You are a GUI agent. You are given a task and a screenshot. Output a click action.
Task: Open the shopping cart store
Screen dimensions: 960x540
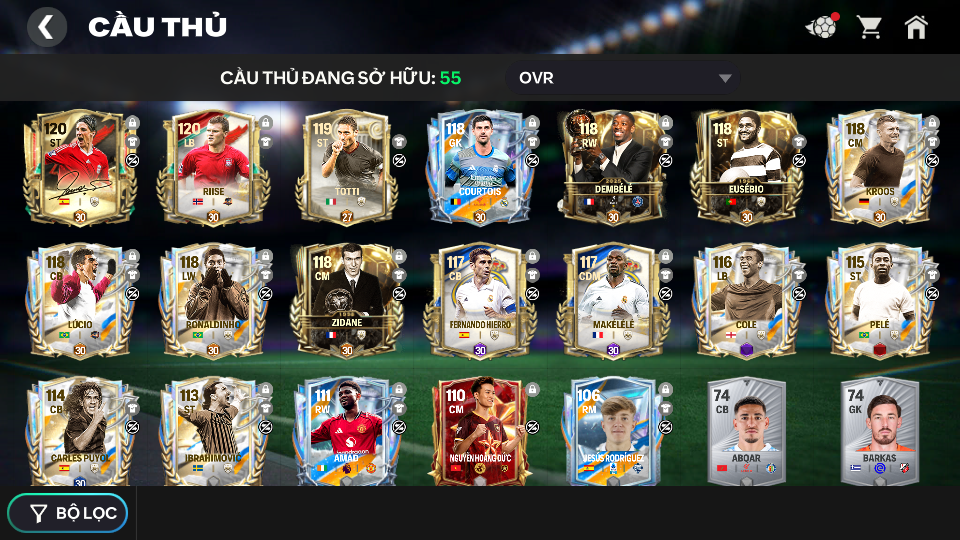[869, 27]
